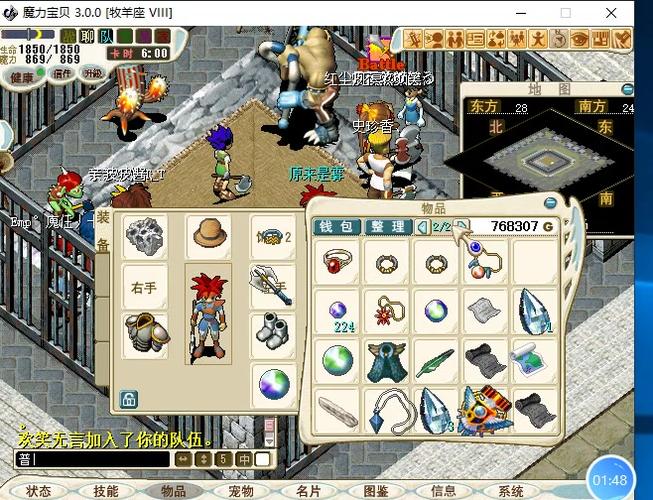Select the blue pendant necklace item
The width and height of the screenshot is (653, 500).
(x=385, y=407)
